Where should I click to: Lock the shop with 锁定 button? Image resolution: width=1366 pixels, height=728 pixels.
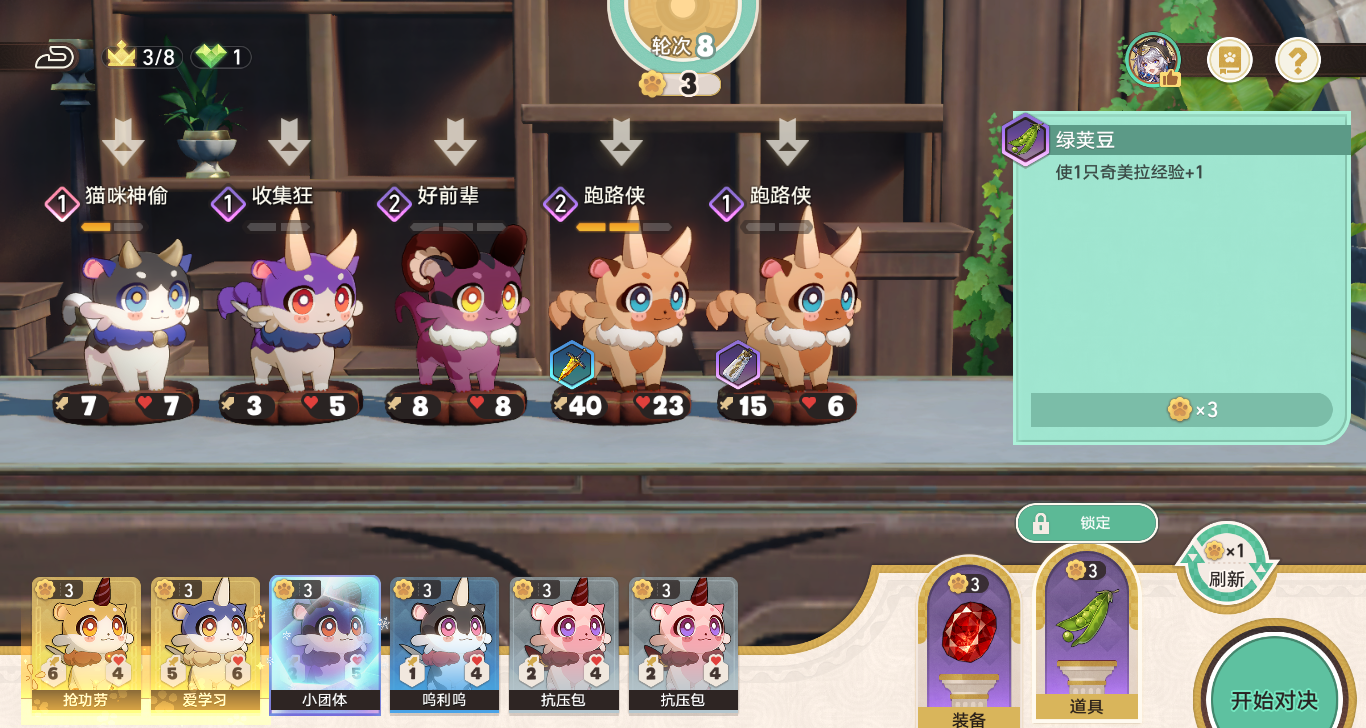[x=1086, y=523]
